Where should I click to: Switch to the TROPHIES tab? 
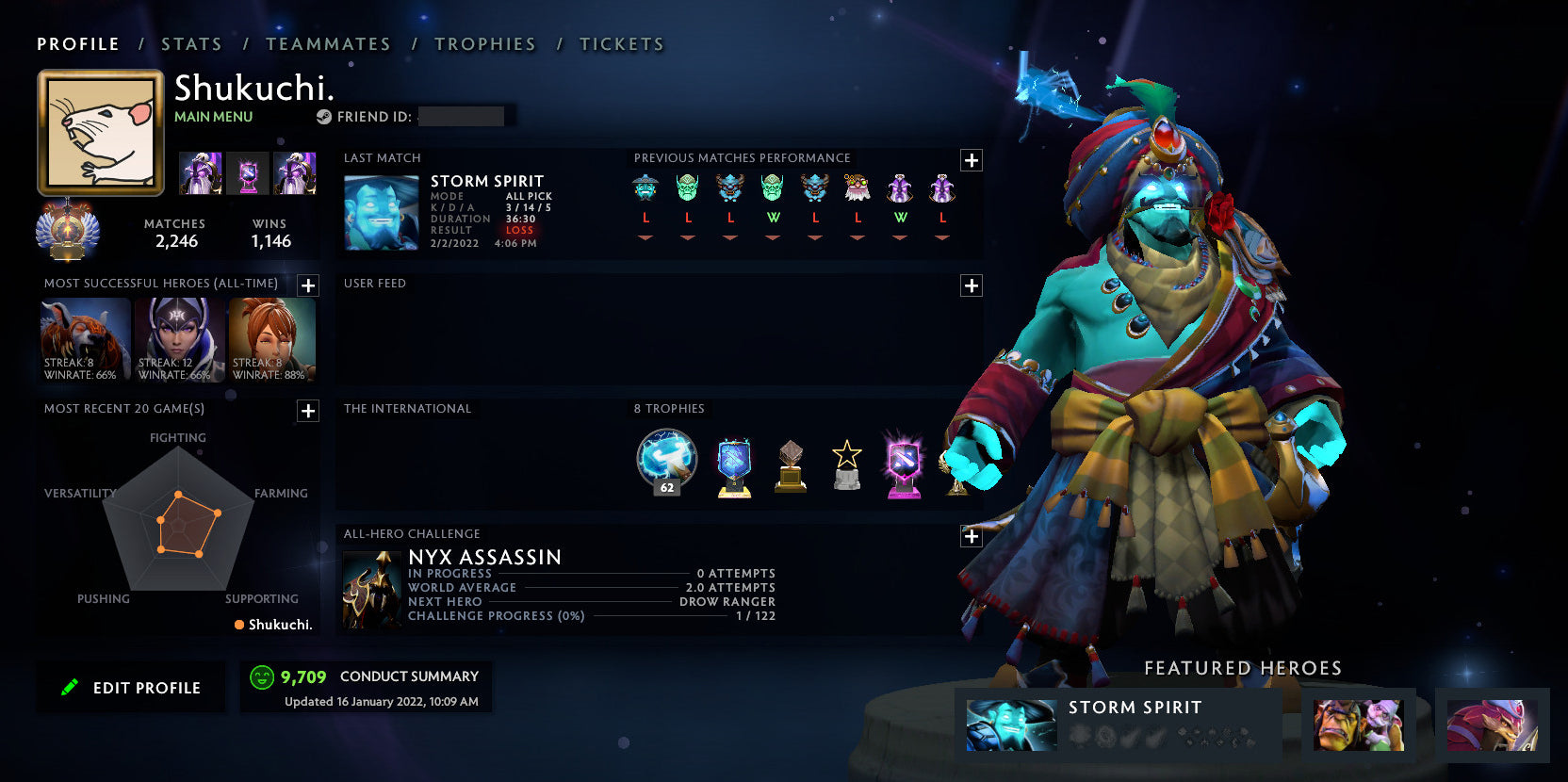(x=484, y=43)
